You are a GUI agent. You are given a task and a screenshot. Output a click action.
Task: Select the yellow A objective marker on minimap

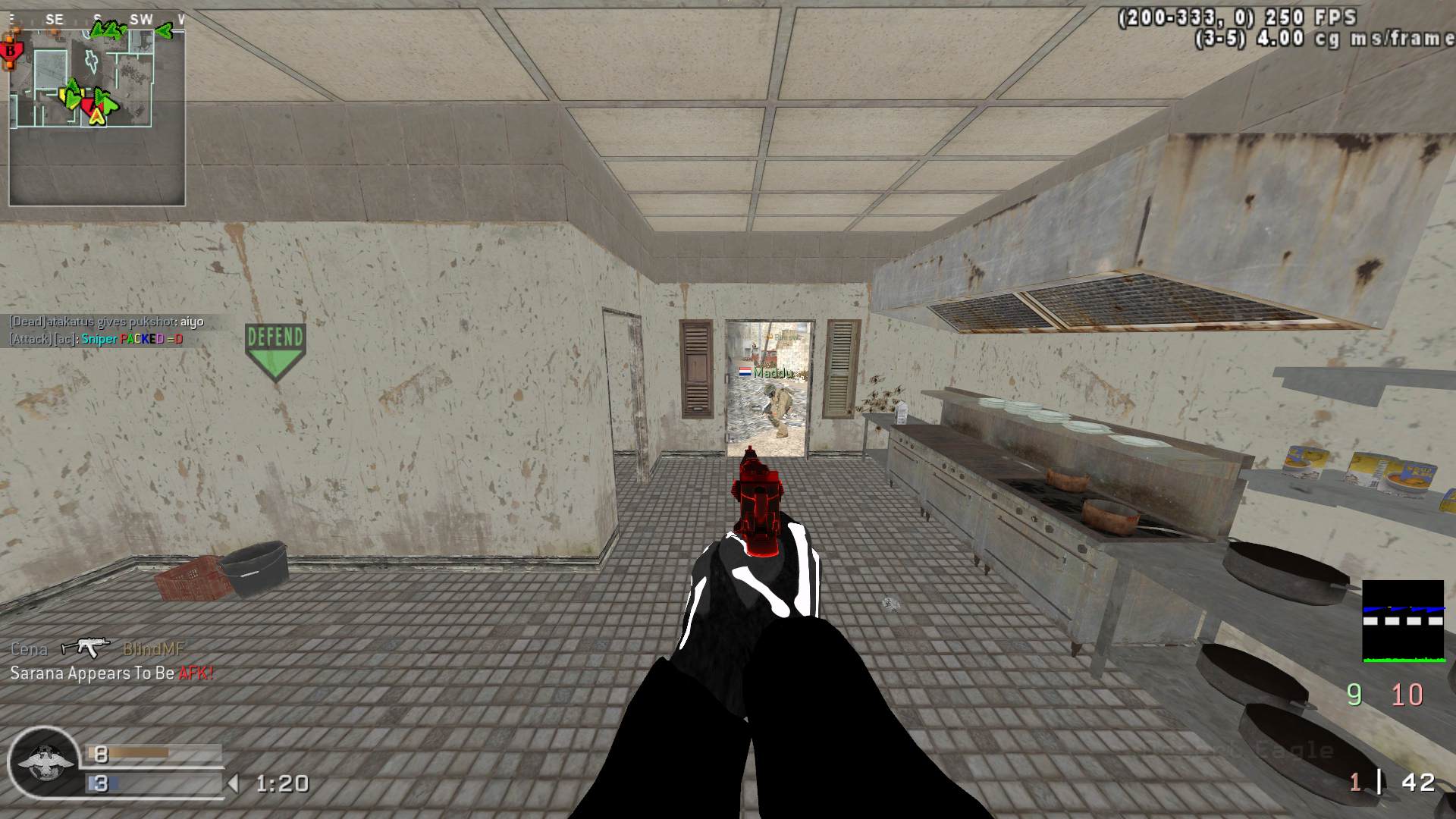tap(96, 116)
